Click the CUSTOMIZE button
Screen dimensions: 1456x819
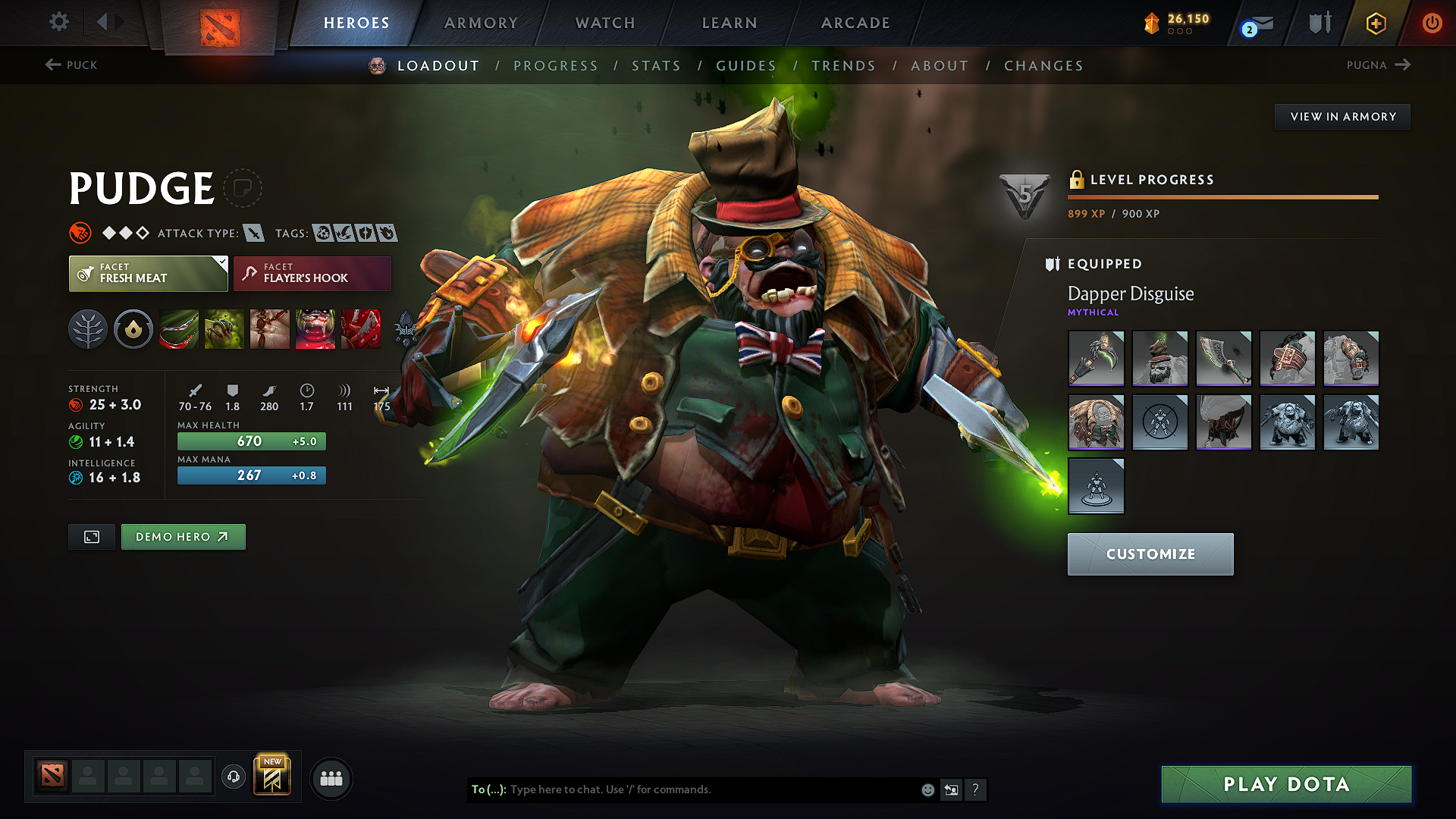click(x=1150, y=554)
